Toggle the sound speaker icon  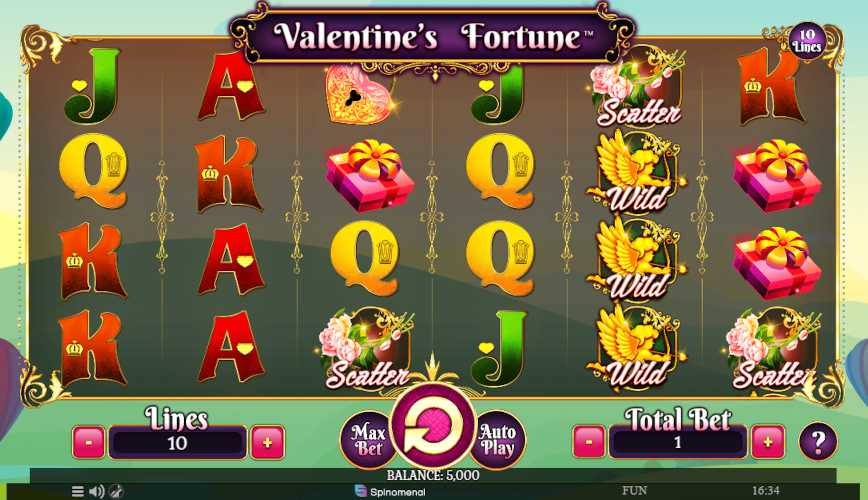96,491
